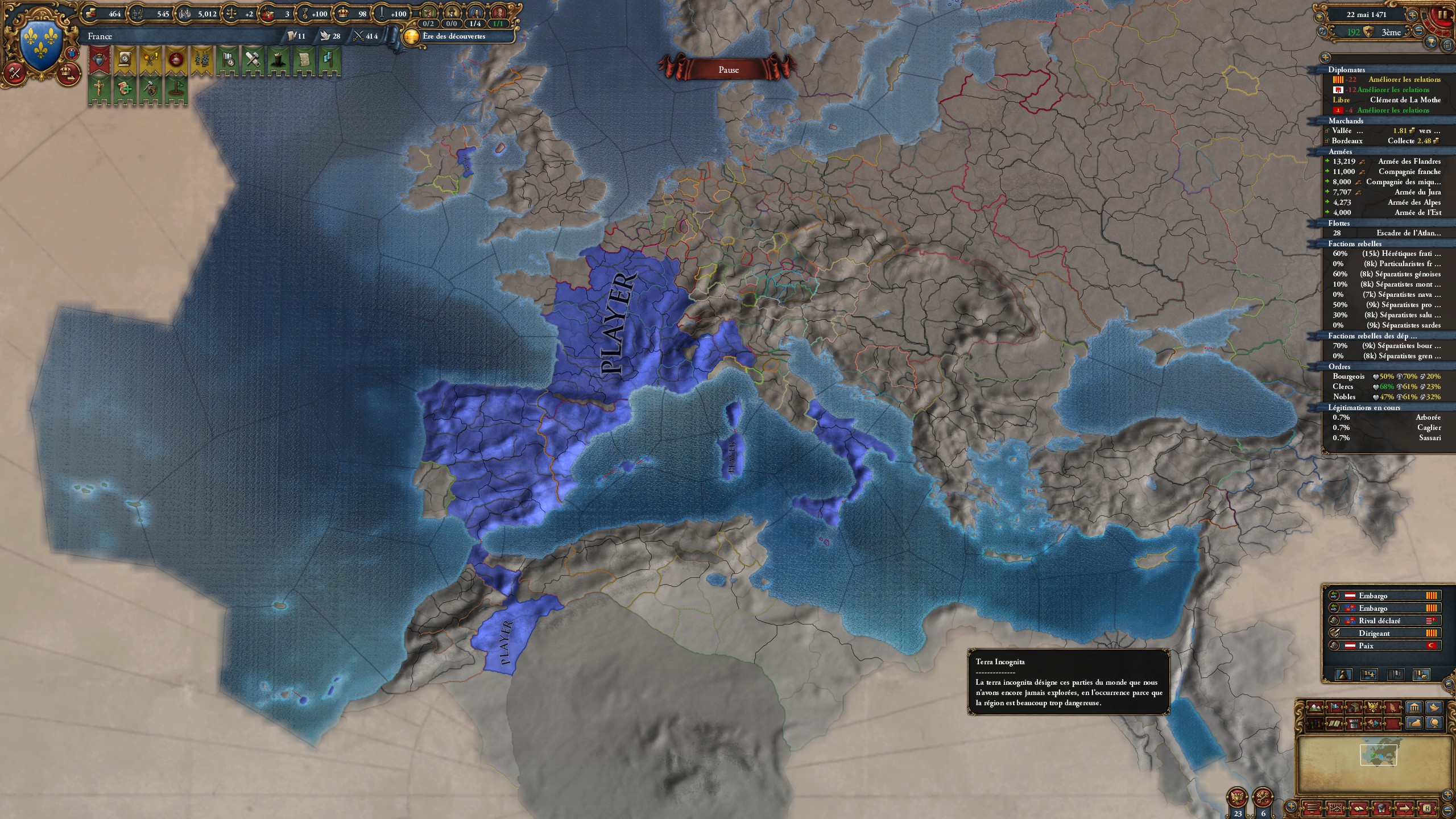Toggle the music note button
This screenshot has width=1456, height=819.
pyautogui.click(x=1322, y=32)
